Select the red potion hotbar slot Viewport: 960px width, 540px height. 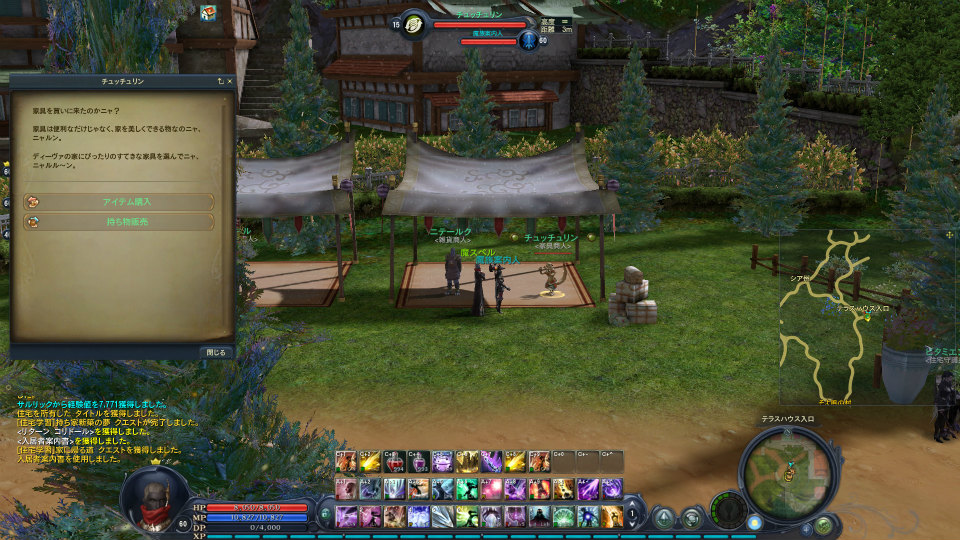point(394,462)
